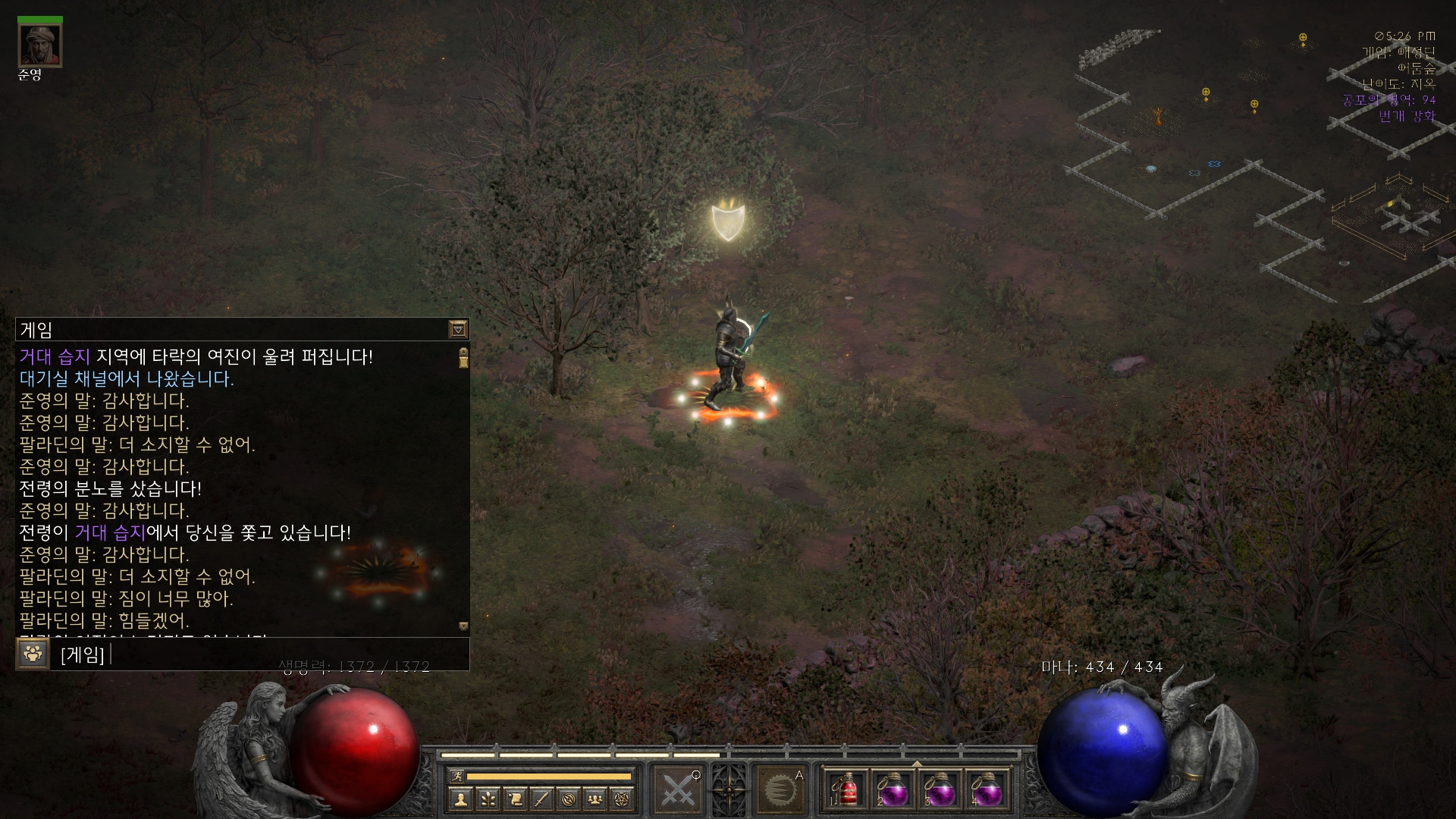Click the mercenary portrait 준영
This screenshot has width=1456, height=819.
pos(40,45)
